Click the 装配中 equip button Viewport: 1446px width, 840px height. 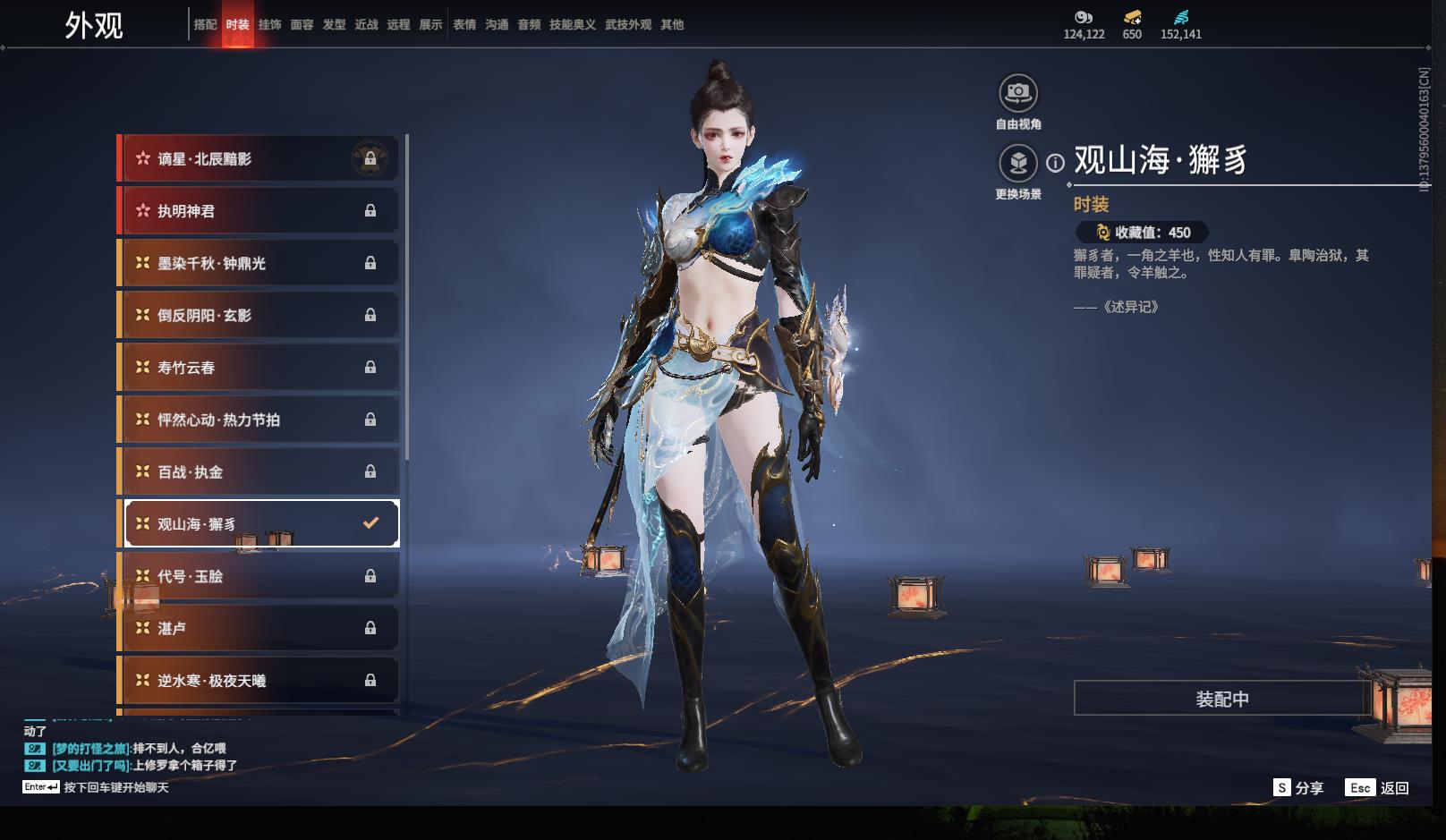[x=1221, y=699]
